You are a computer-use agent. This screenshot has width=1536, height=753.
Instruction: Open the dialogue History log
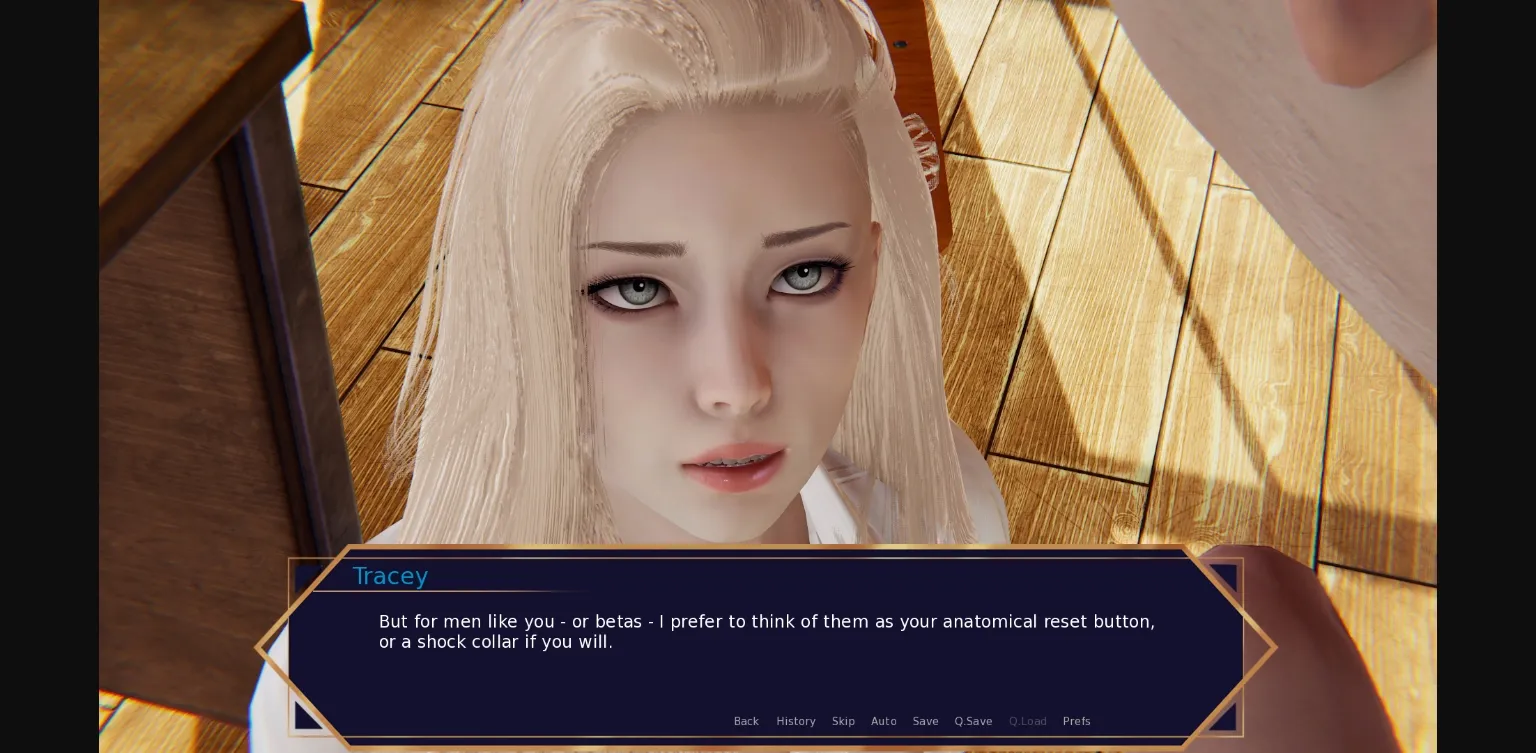point(796,721)
